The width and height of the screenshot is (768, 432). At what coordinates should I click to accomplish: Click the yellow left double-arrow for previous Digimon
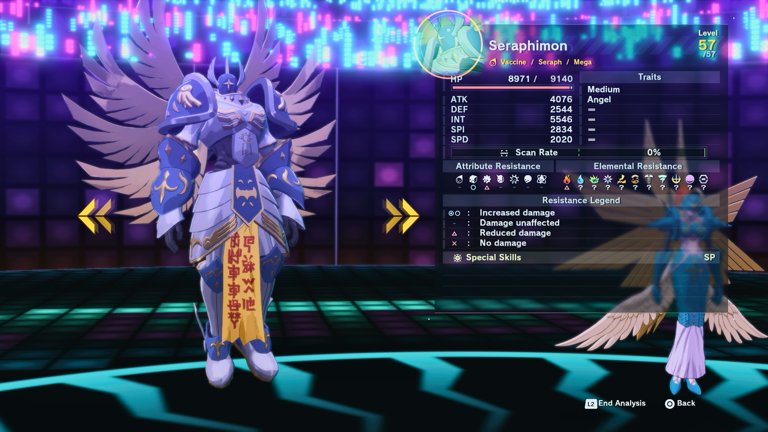[x=95, y=215]
